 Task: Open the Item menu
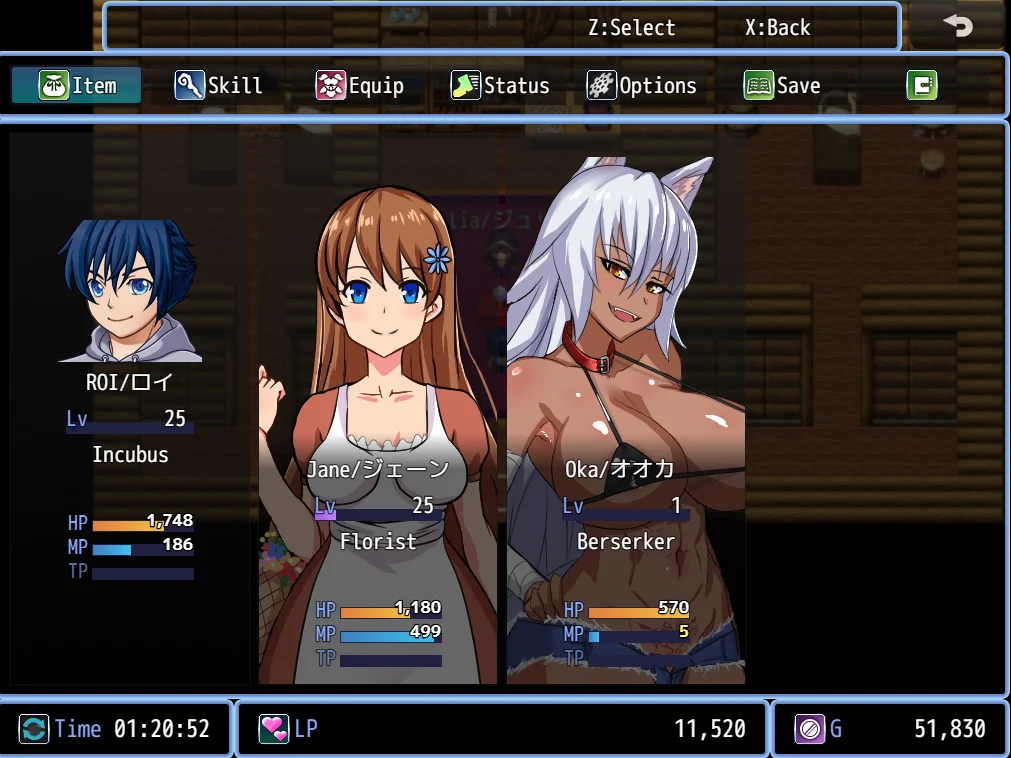tap(77, 86)
